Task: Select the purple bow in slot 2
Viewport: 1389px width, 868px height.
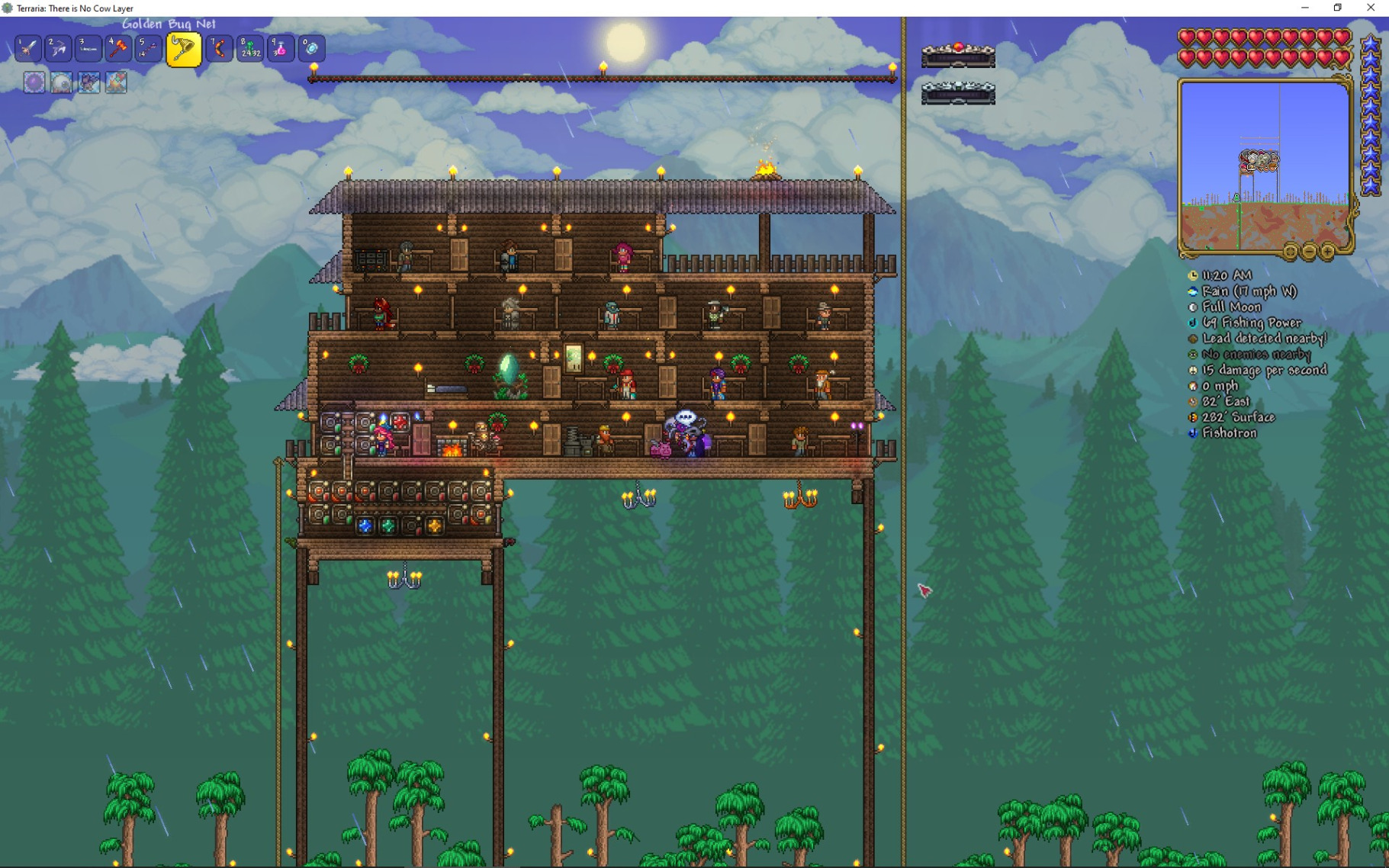Action: tap(58, 49)
